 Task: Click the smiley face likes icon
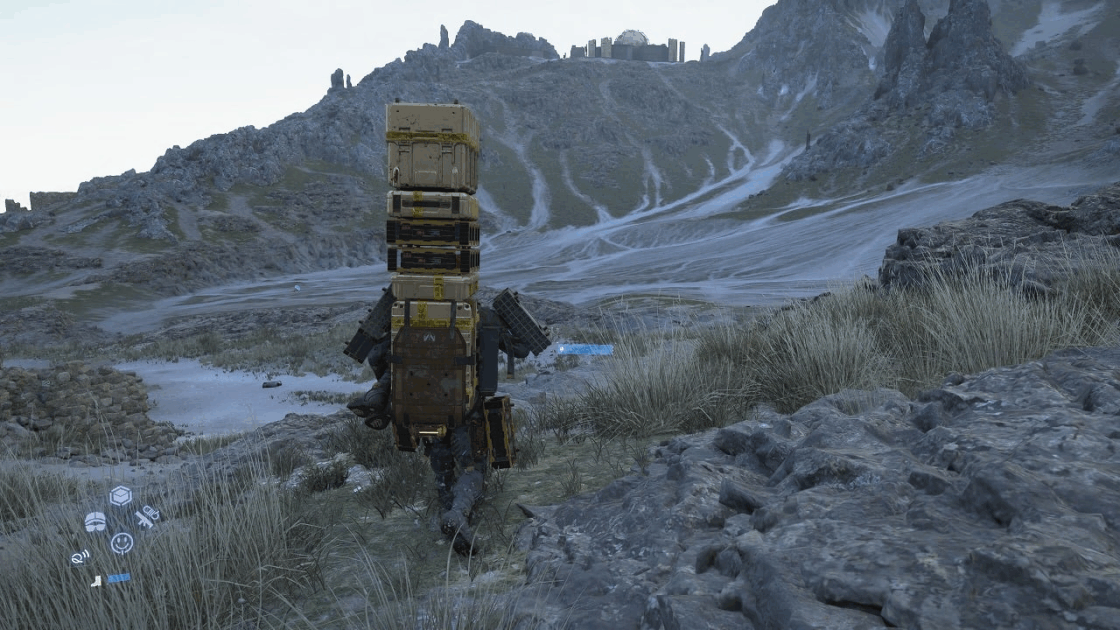[x=121, y=543]
